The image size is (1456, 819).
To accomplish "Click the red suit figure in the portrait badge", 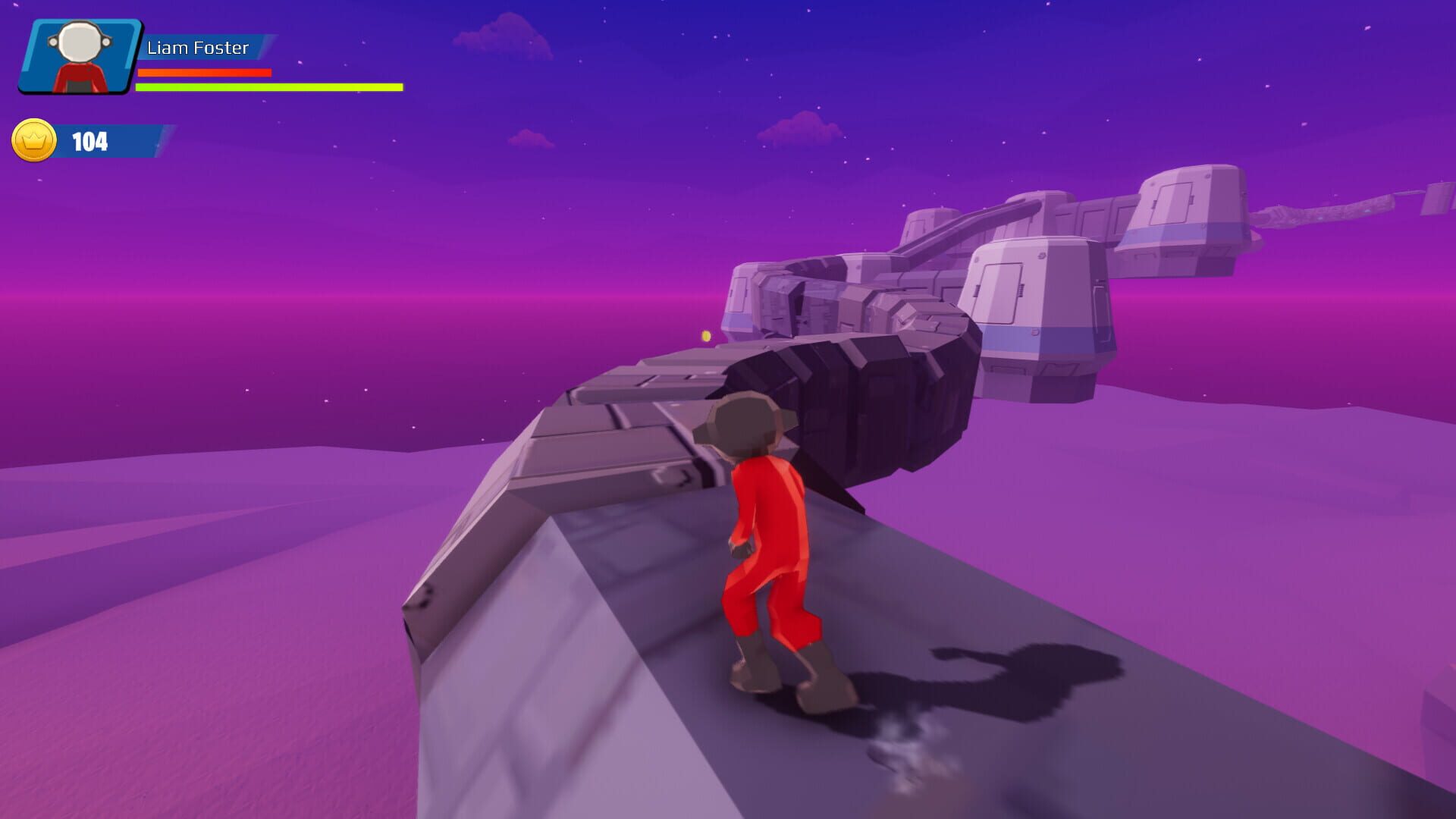I will pyautogui.click(x=81, y=80).
